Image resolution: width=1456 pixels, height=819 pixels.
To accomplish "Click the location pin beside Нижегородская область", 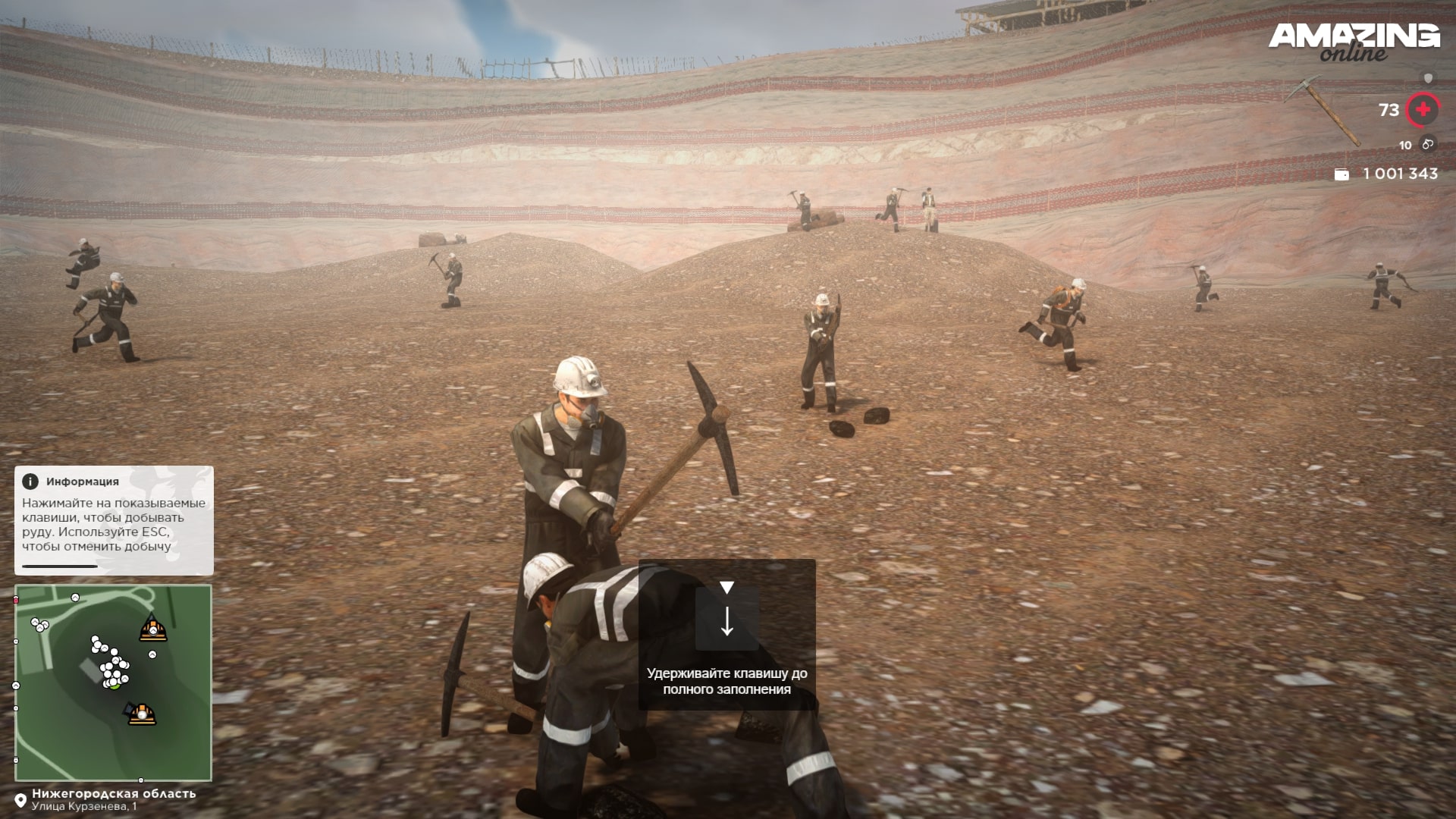I will point(20,801).
